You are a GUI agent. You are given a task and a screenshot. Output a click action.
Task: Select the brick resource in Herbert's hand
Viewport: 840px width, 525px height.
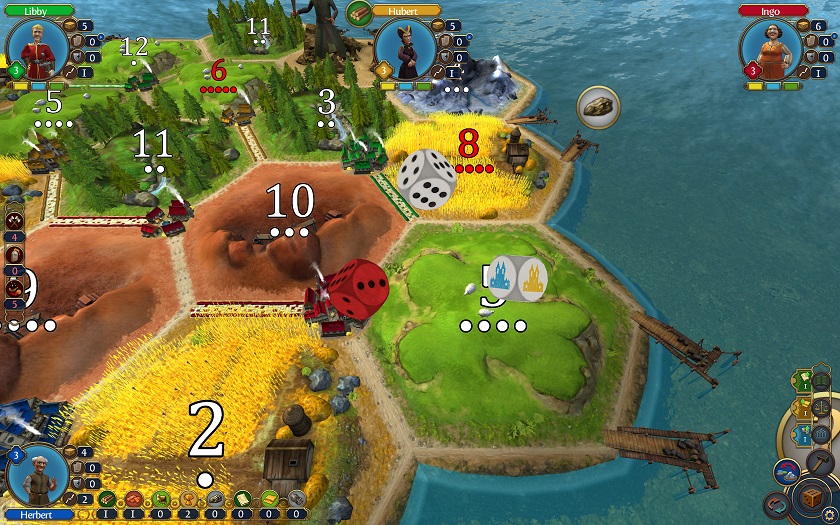click(x=133, y=498)
